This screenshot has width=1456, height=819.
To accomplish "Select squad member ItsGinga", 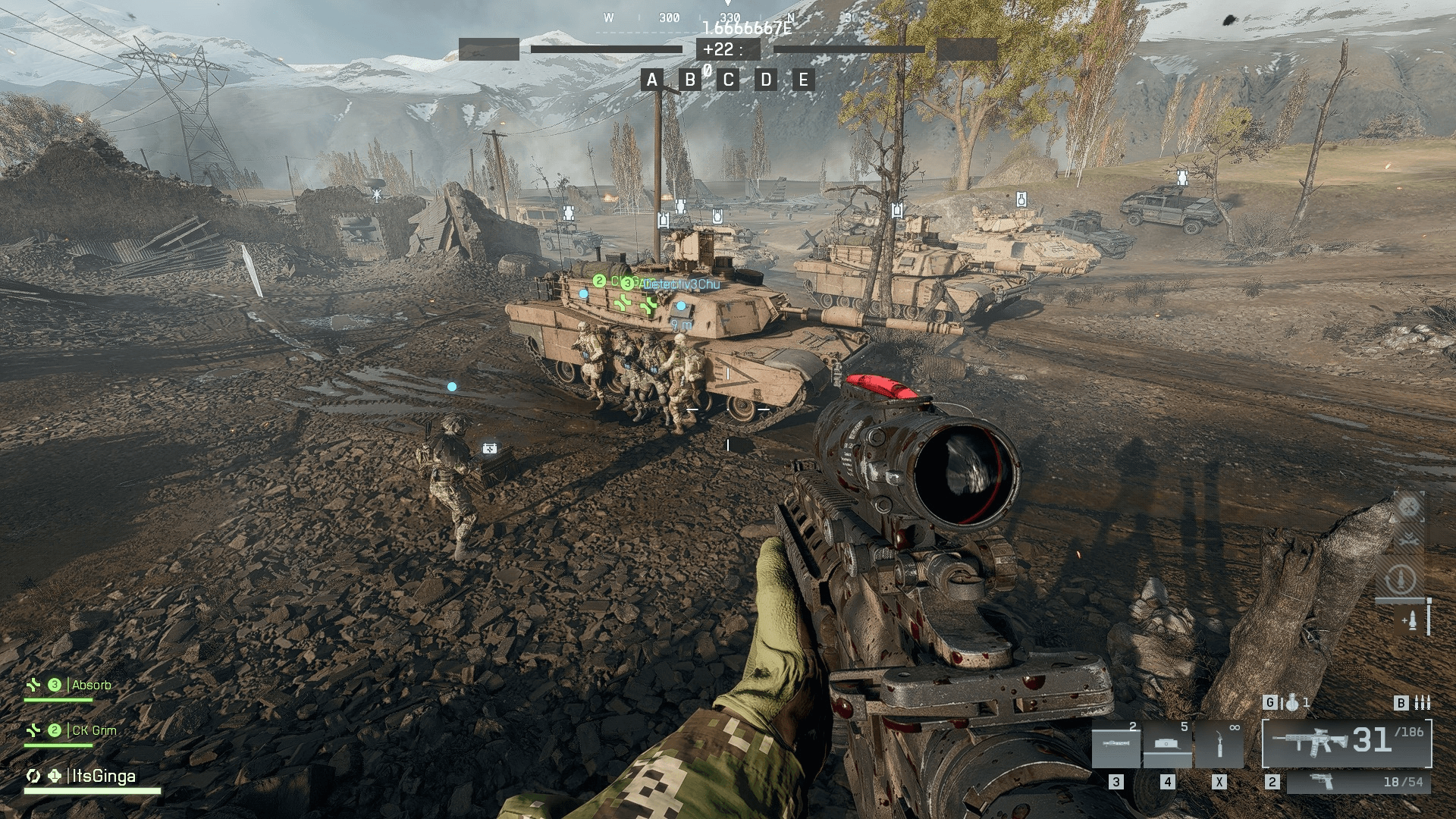I will pyautogui.click(x=103, y=776).
